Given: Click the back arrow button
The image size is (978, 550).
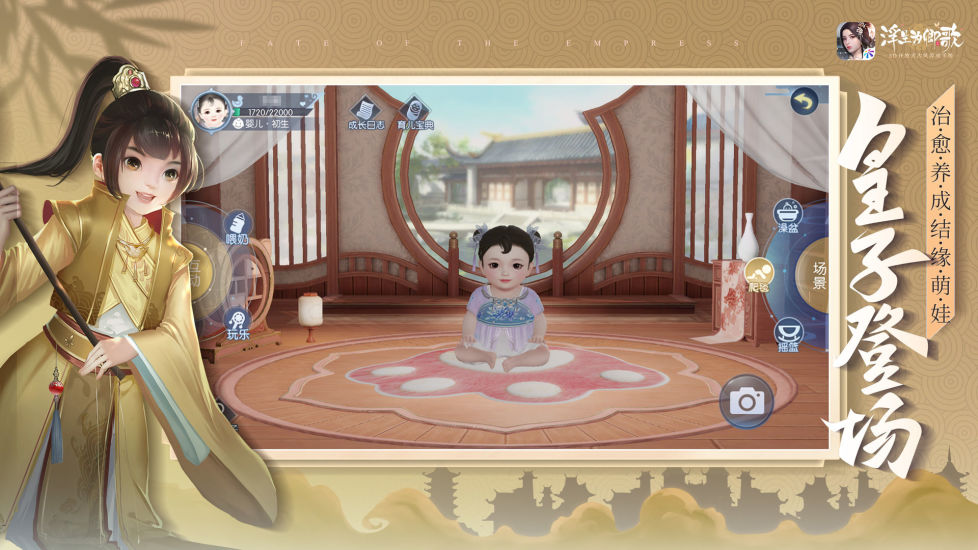Looking at the screenshot, I should (803, 101).
